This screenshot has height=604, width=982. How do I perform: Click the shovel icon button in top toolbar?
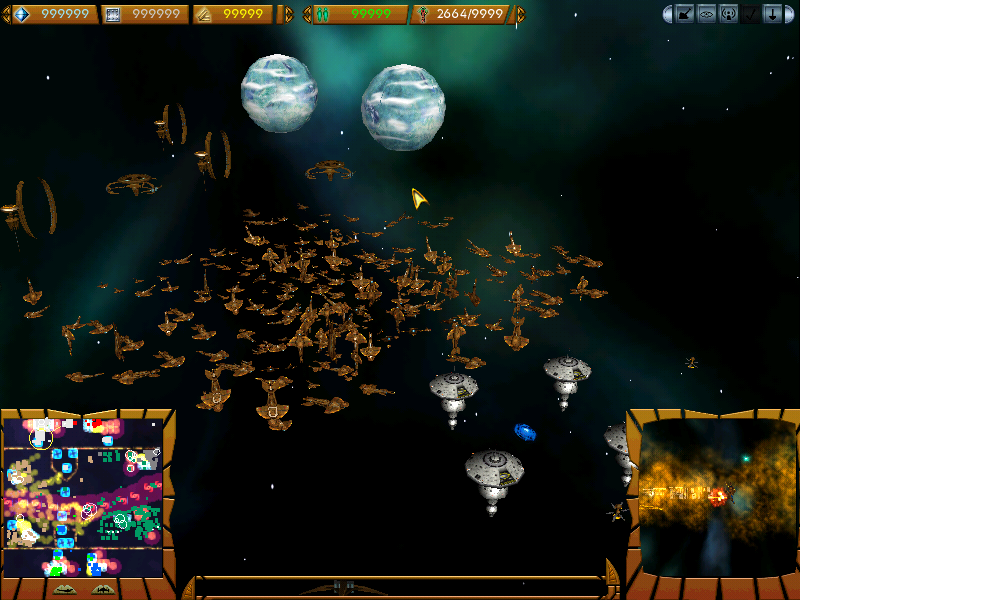pyautogui.click(x=685, y=14)
